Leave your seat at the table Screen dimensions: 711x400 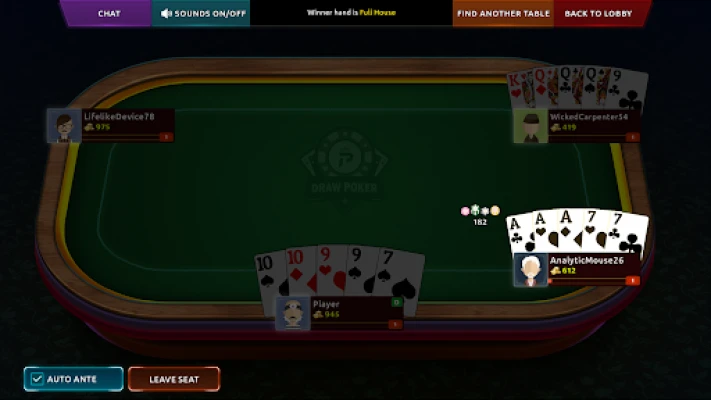coord(174,379)
